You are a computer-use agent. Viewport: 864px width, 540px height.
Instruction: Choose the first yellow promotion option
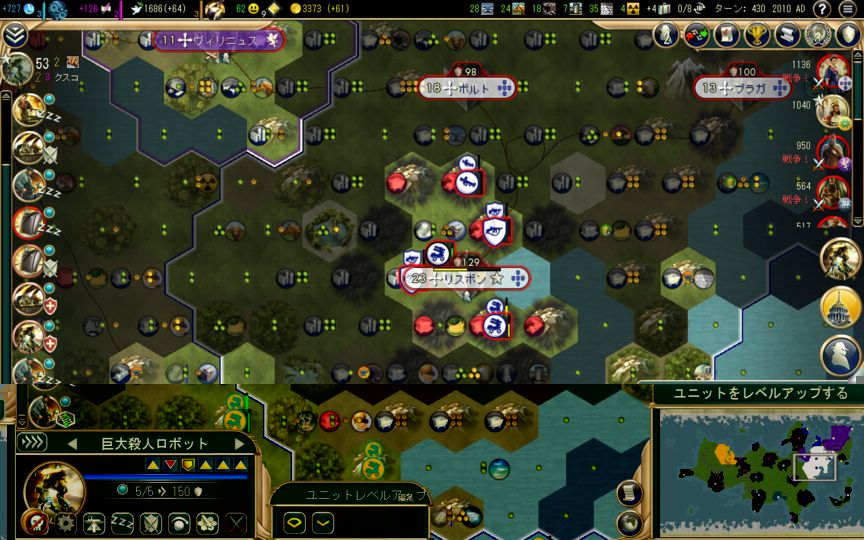pyautogui.click(x=295, y=521)
